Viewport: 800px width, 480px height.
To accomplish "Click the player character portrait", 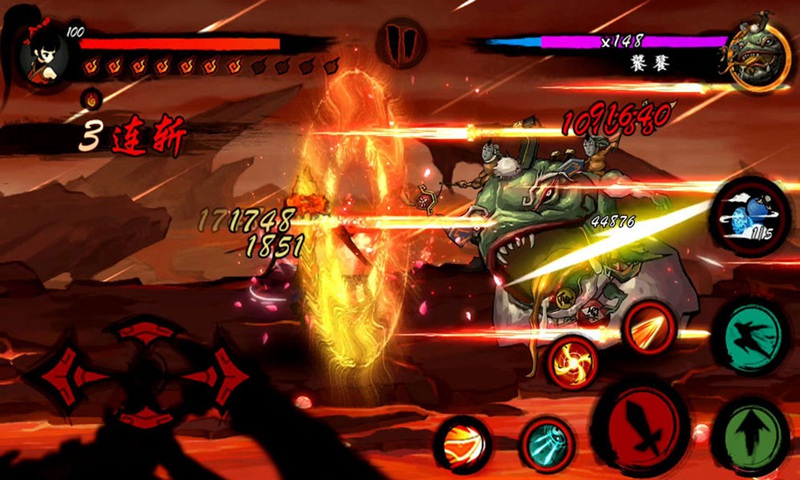I will coord(40,52).
